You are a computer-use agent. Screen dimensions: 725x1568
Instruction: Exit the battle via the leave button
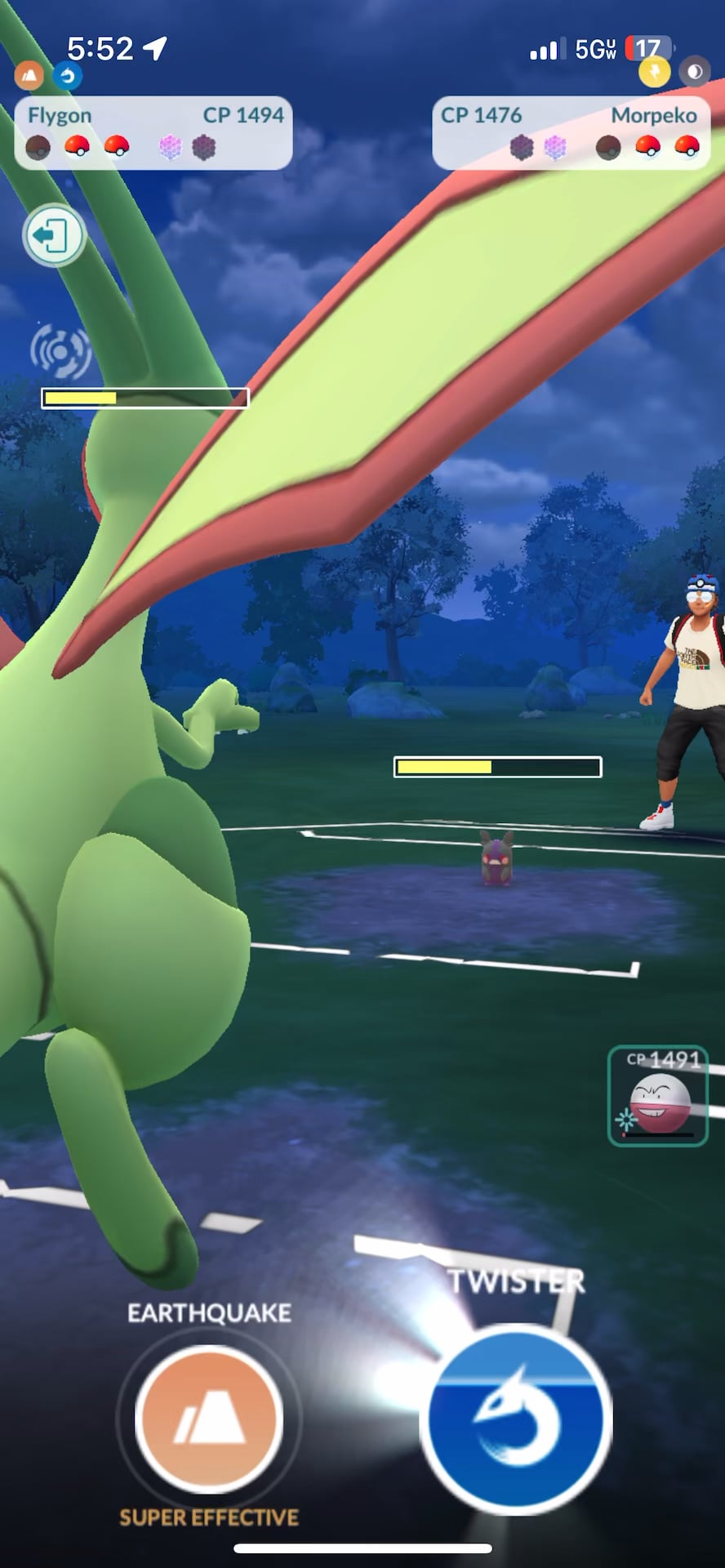point(54,236)
